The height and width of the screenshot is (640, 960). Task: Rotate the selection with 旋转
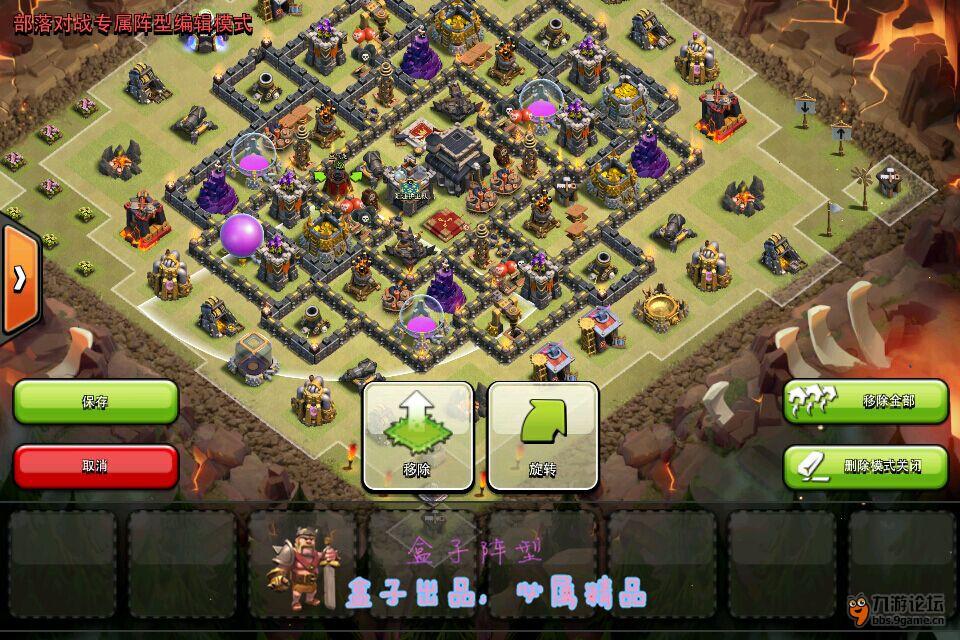(542, 436)
